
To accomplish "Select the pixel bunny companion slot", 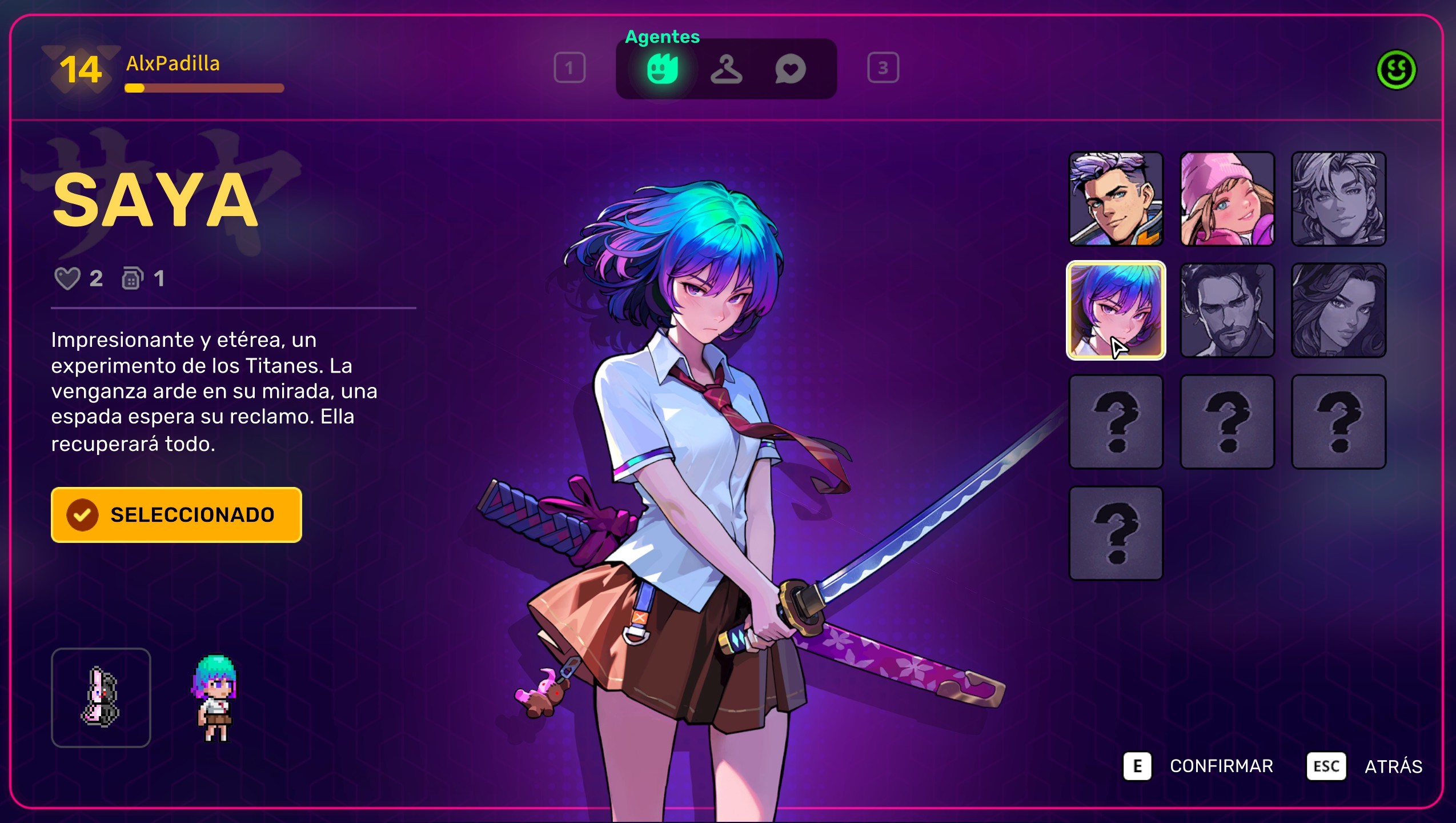I will click(101, 697).
